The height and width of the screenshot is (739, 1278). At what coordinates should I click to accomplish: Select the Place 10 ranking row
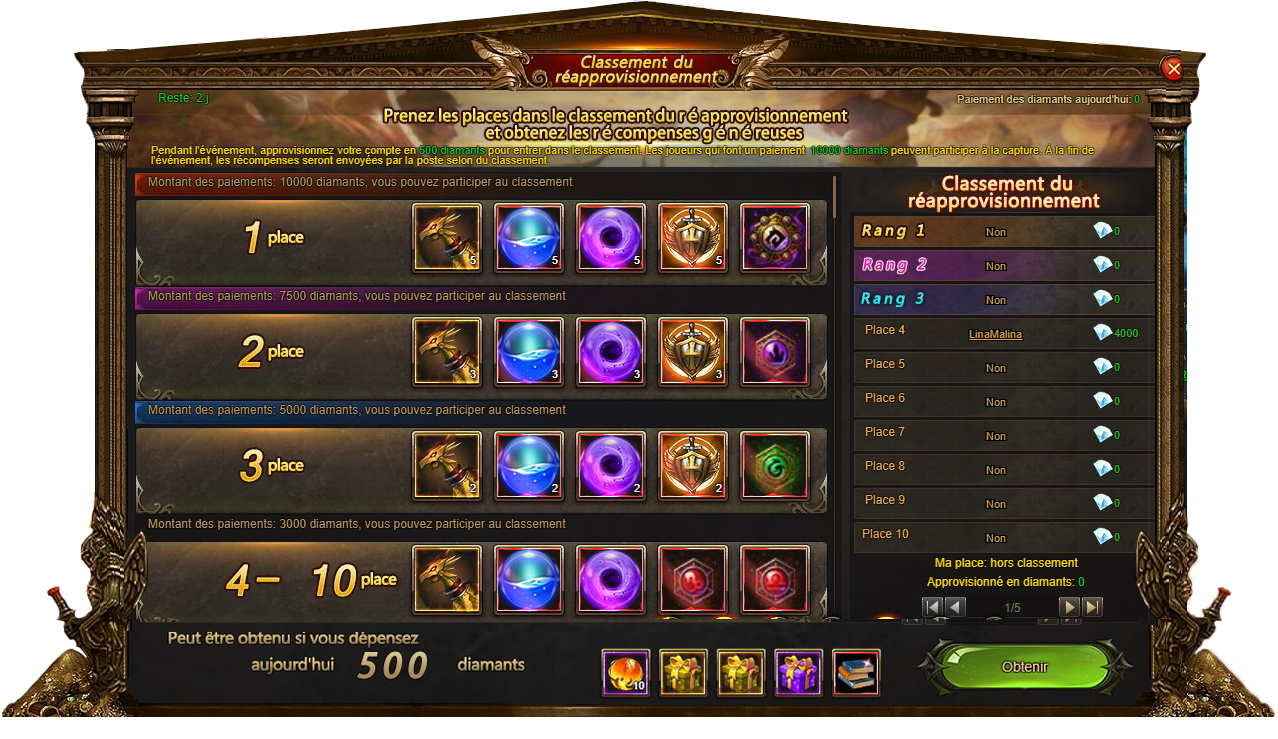coord(1003,535)
